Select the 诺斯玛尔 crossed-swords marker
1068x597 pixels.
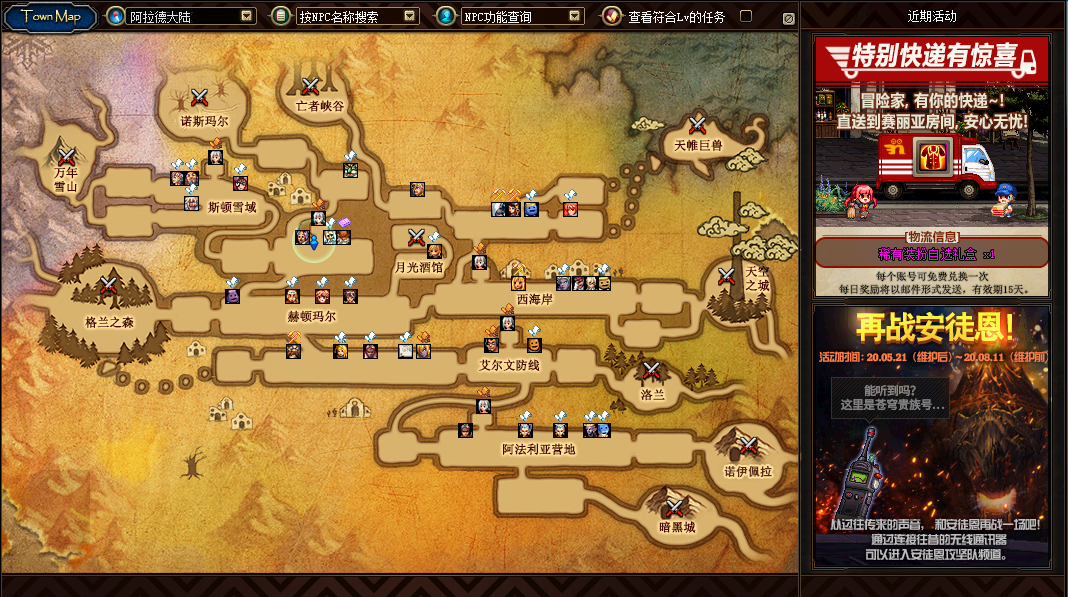click(x=199, y=97)
